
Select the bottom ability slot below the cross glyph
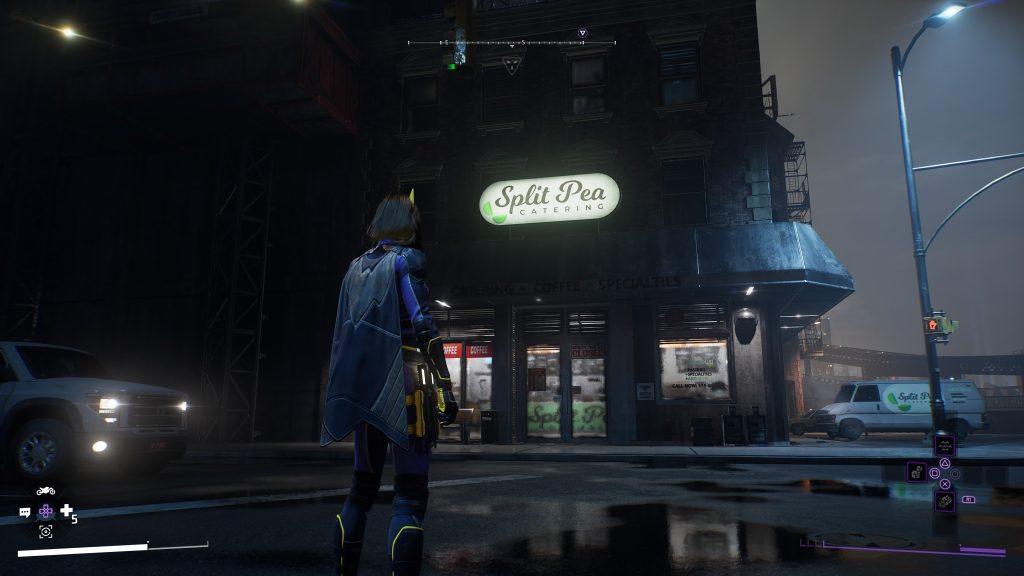944,500
